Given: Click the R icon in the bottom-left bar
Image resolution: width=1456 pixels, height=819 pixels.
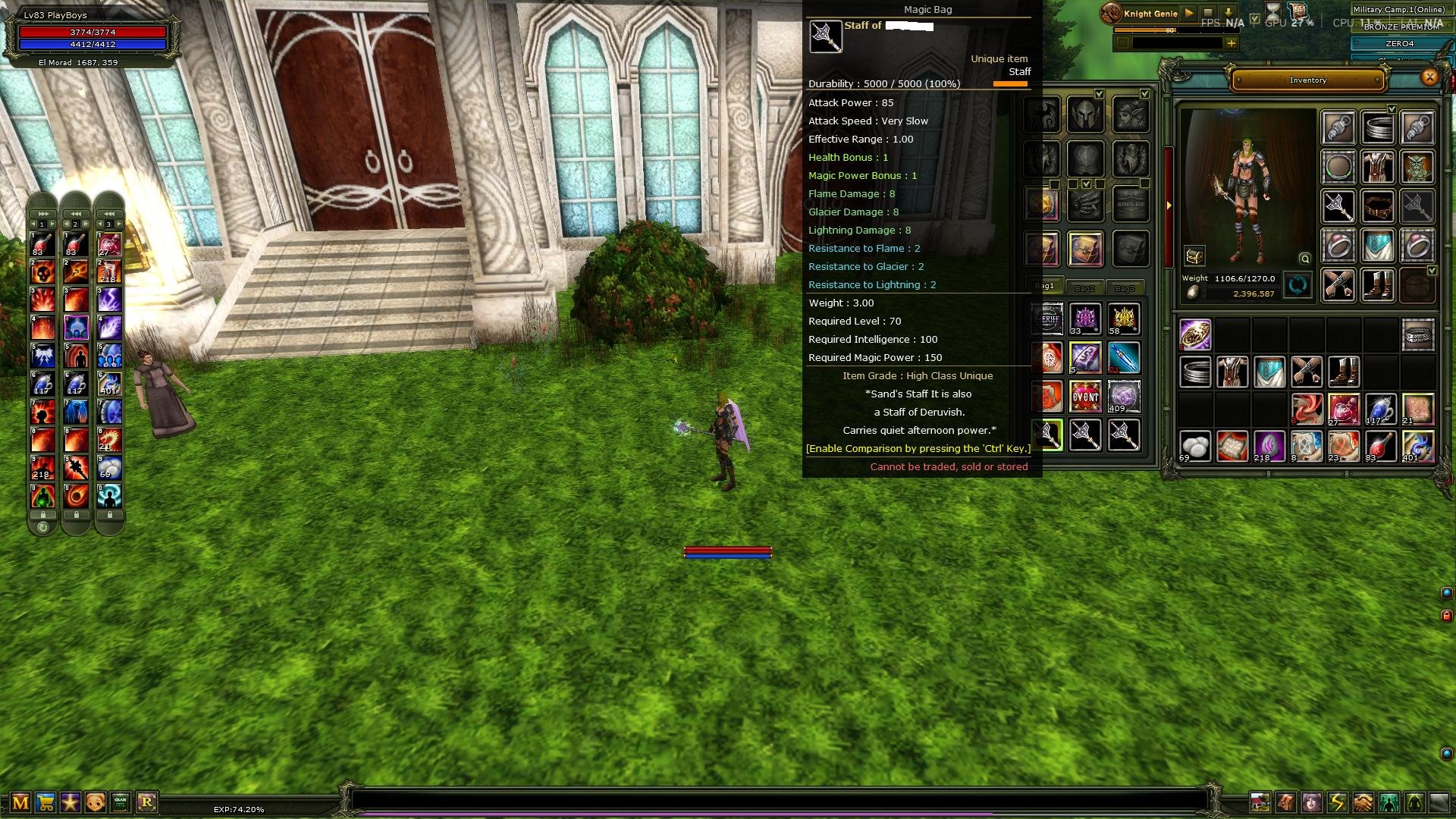Looking at the screenshot, I should click(x=148, y=802).
